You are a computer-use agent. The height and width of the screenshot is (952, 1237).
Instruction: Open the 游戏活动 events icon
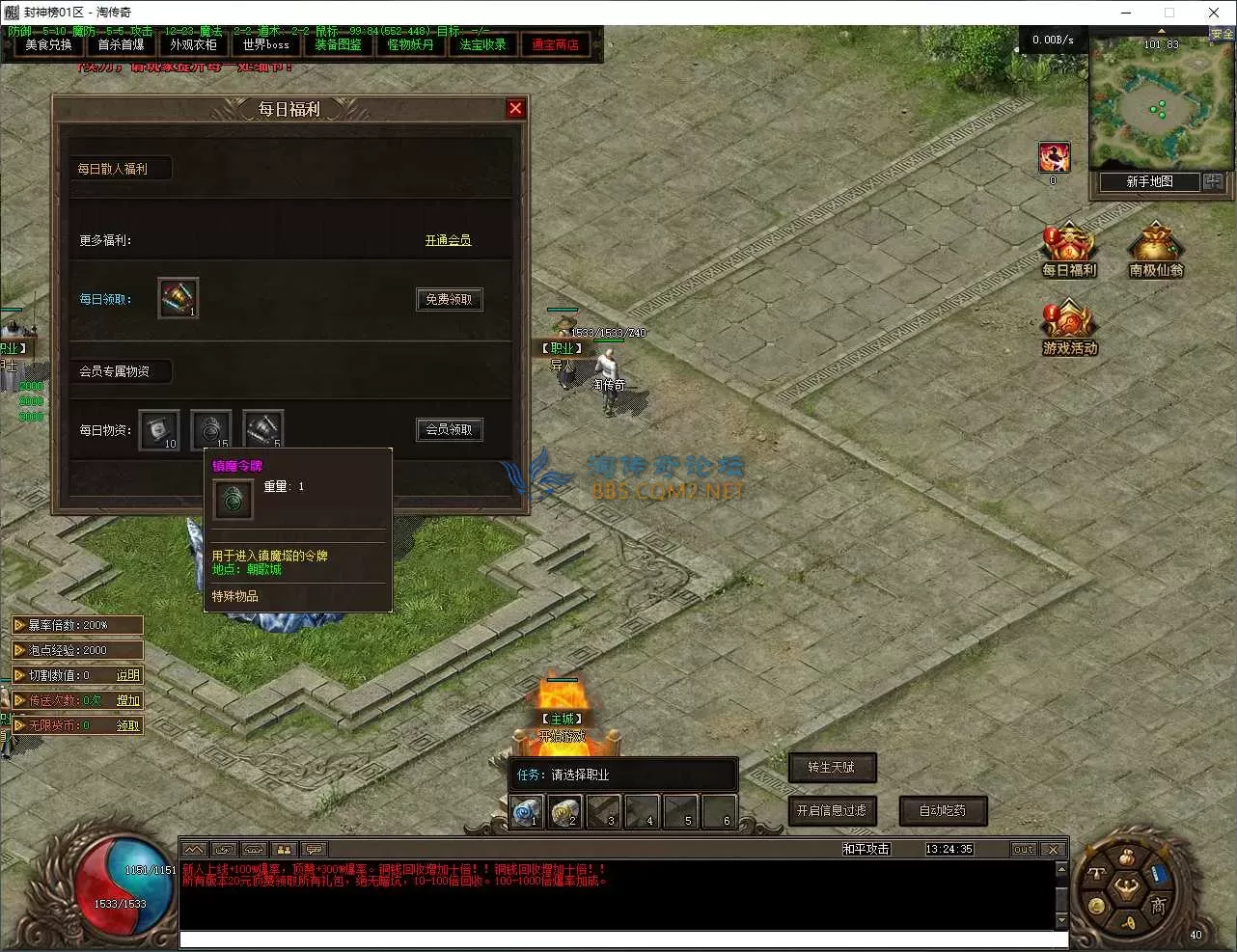[x=1069, y=328]
